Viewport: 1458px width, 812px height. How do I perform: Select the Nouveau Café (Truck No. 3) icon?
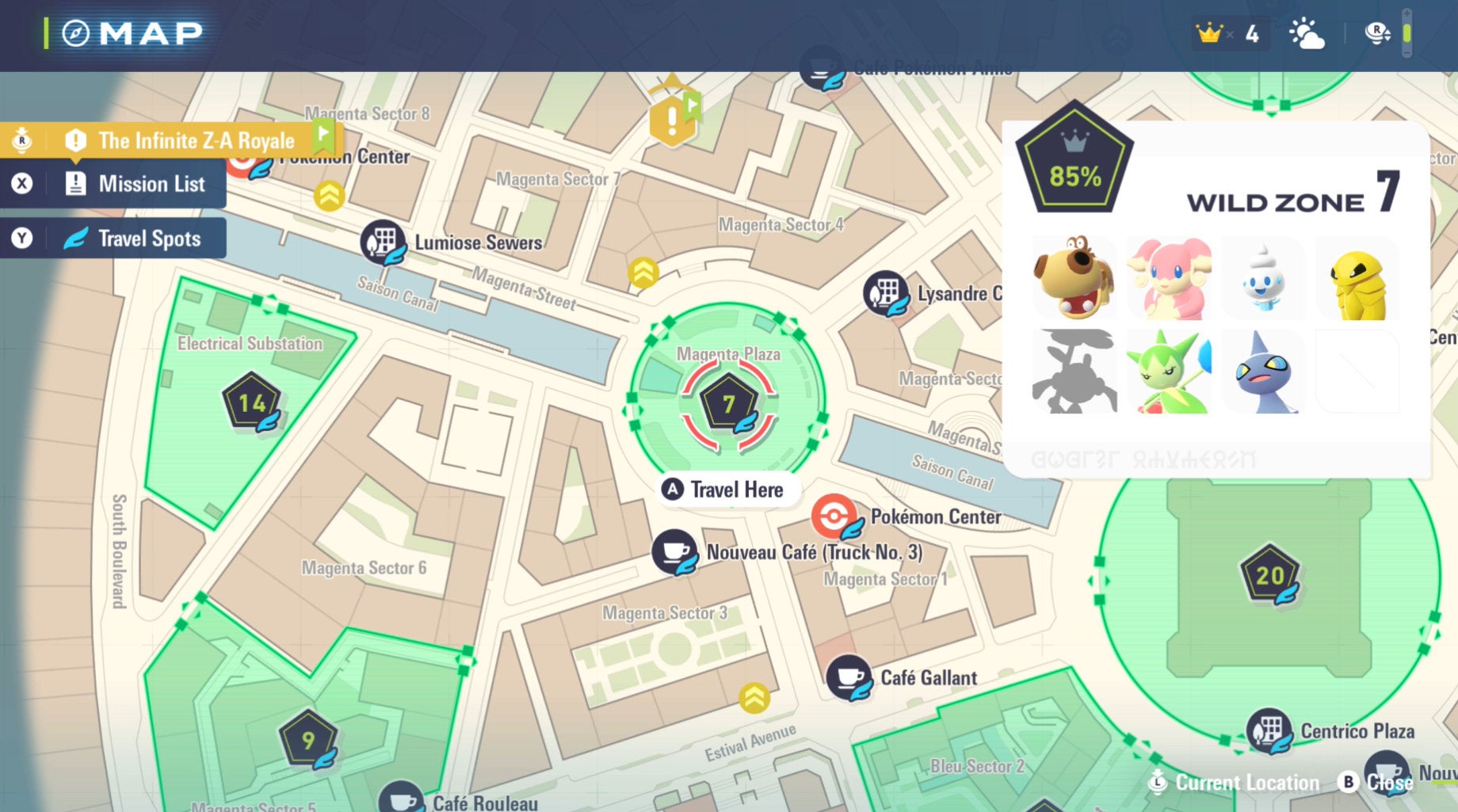[675, 552]
